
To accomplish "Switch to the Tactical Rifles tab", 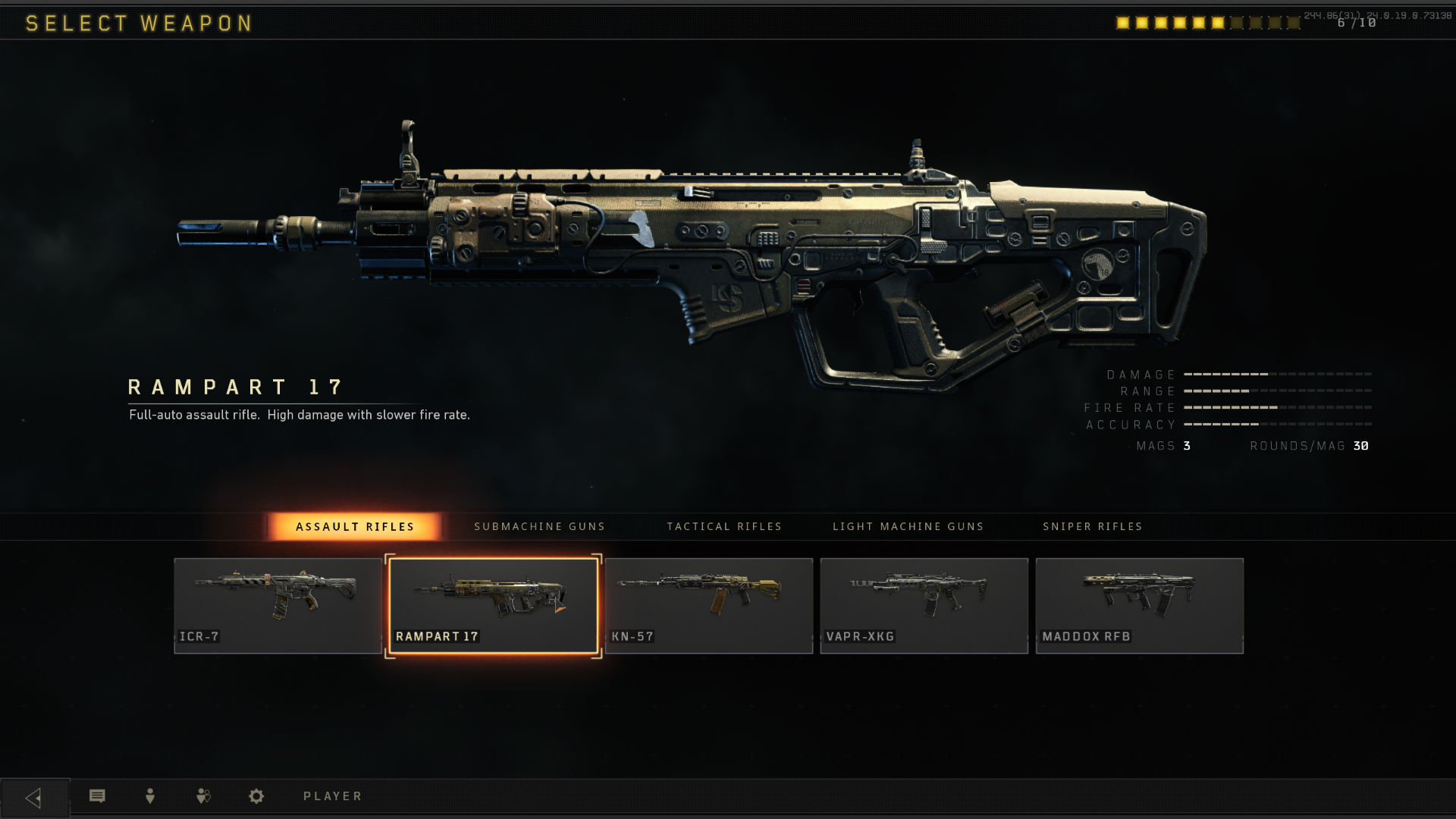I will pyautogui.click(x=723, y=526).
